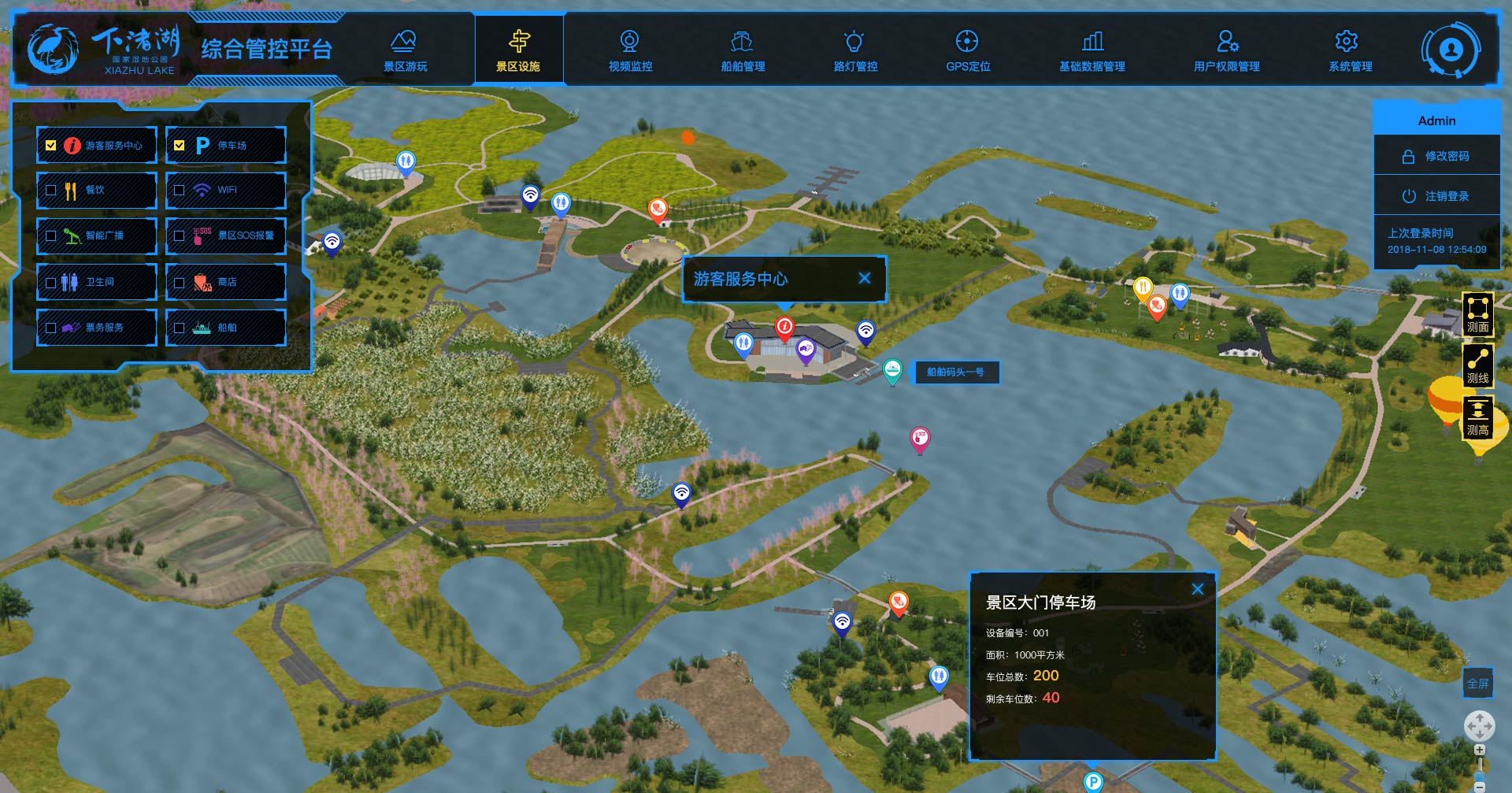Enable the 卫生间 filter checkbox

51,282
